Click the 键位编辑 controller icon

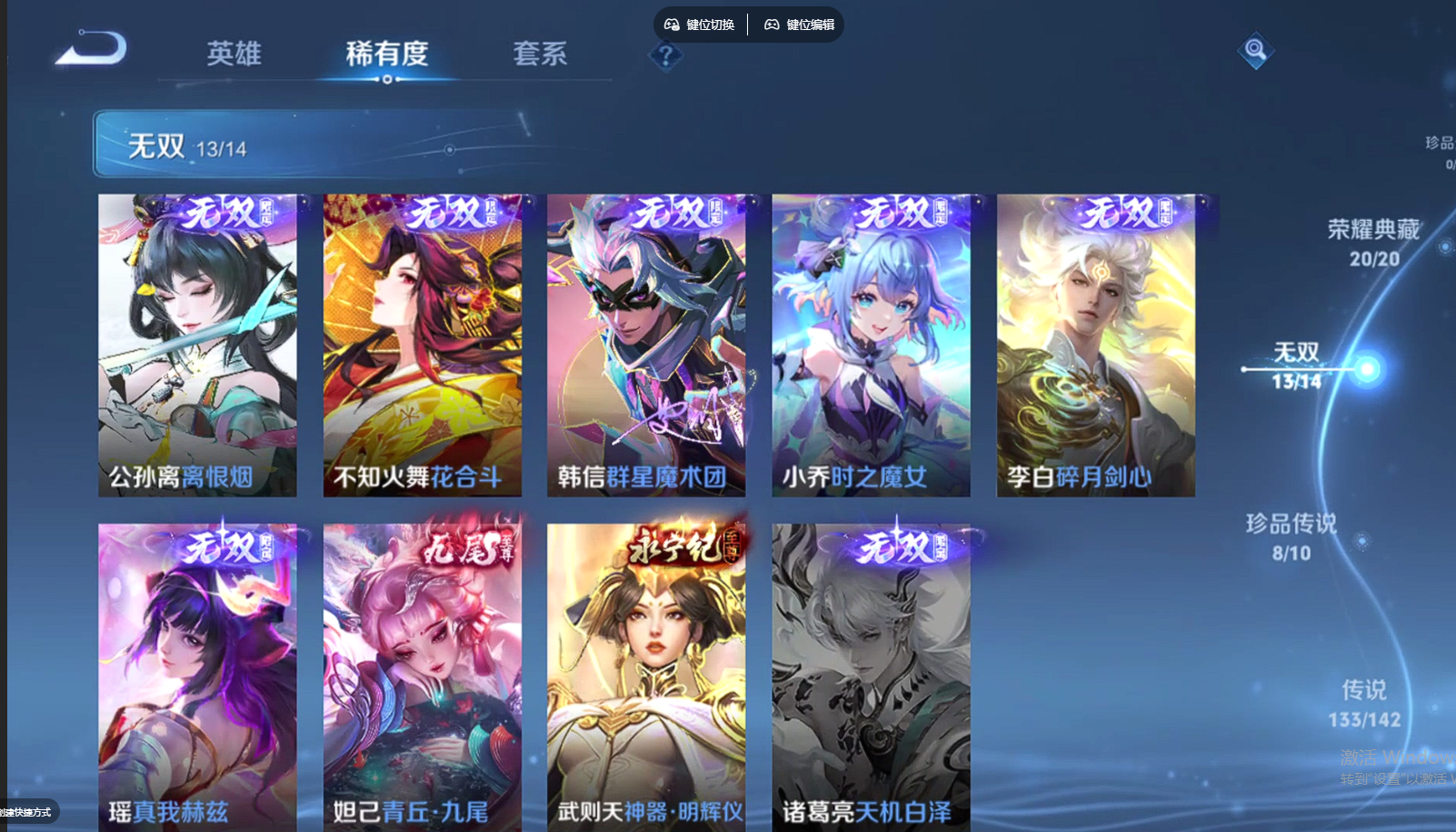[x=771, y=25]
